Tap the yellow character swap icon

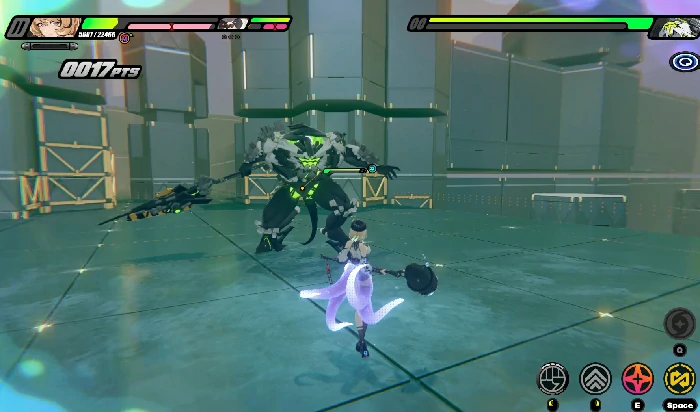[x=679, y=379]
